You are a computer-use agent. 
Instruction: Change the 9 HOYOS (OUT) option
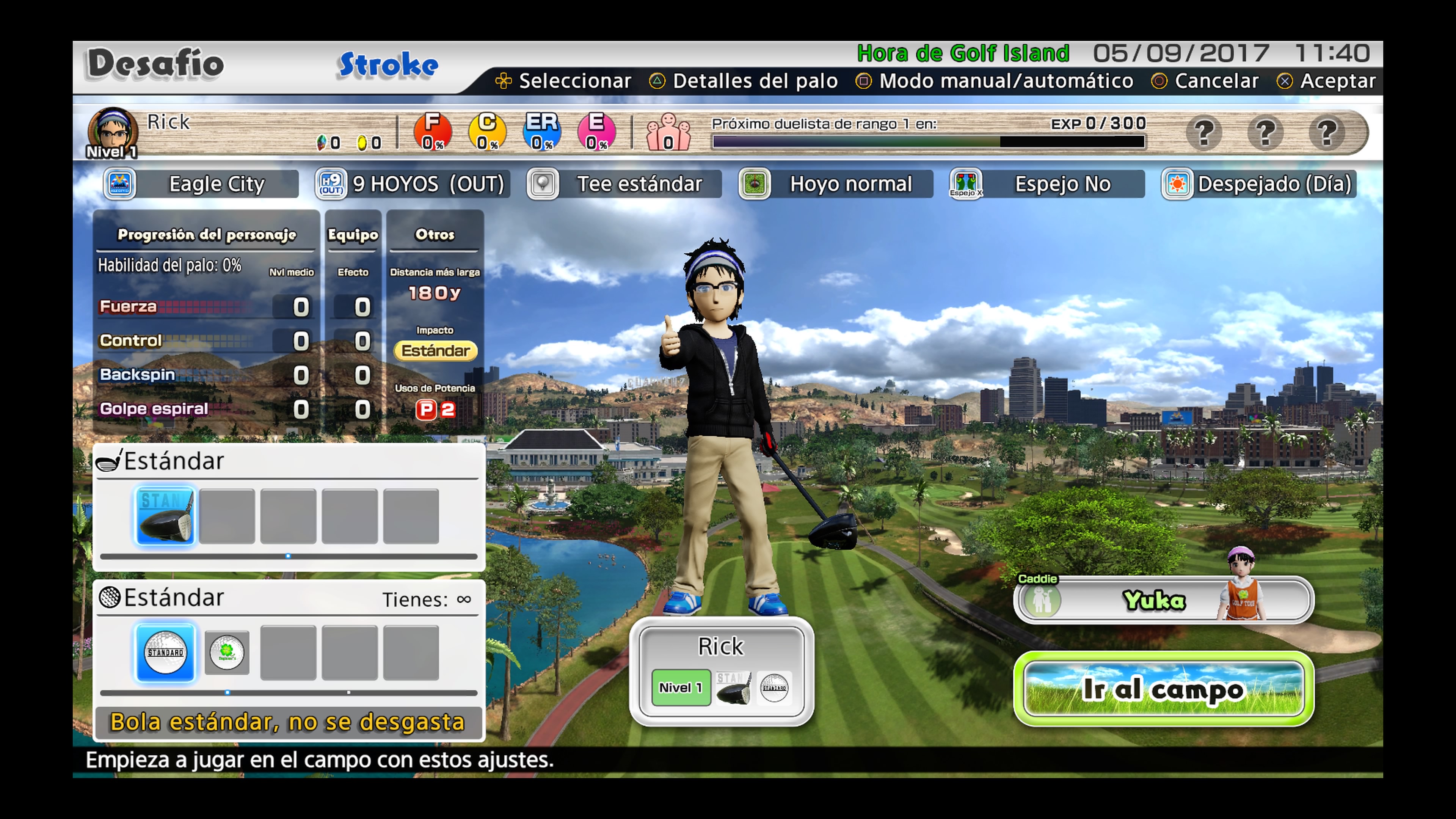click(413, 184)
